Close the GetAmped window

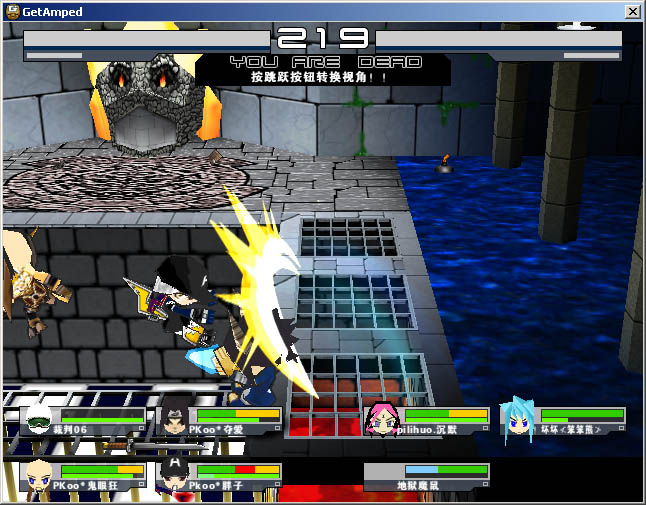pos(632,11)
